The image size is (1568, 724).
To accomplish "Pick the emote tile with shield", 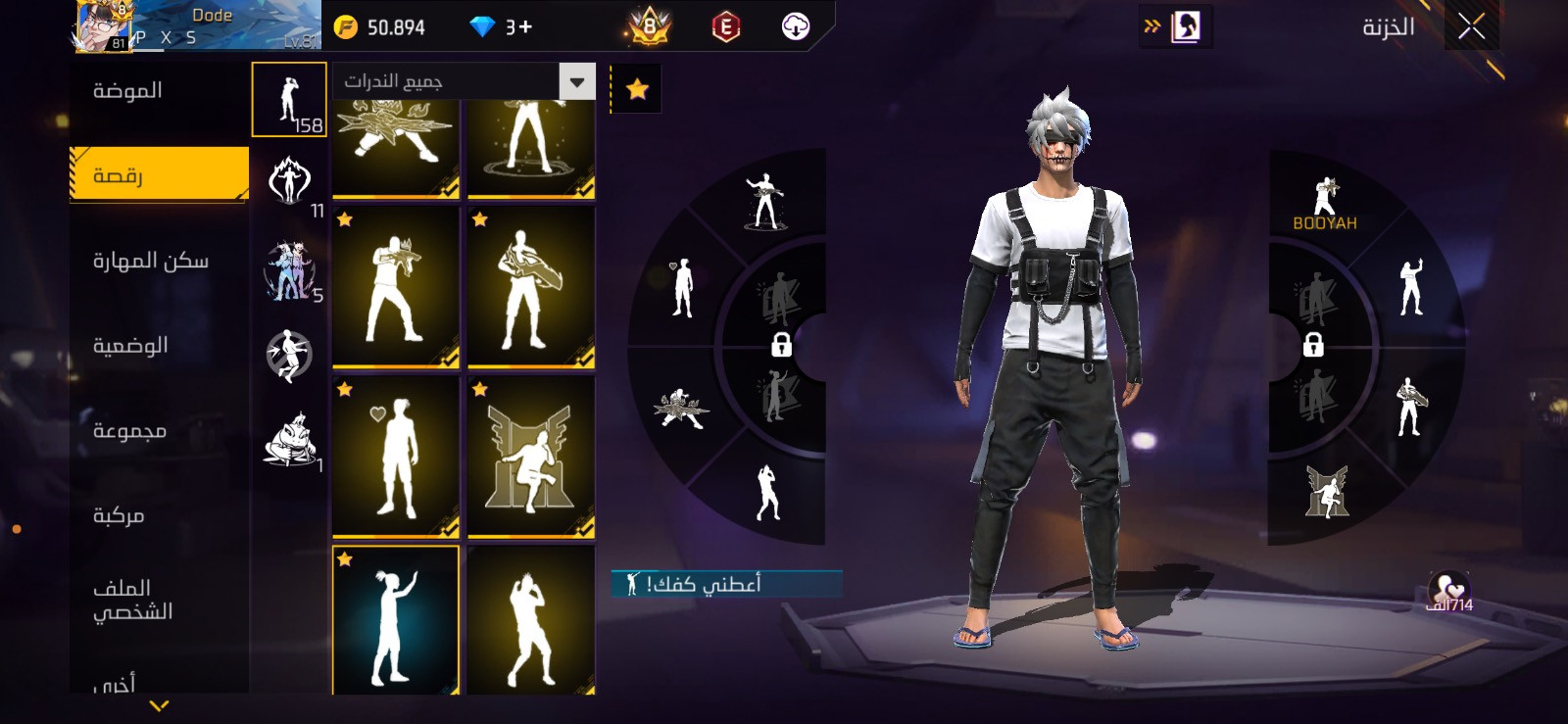I will coord(530,287).
